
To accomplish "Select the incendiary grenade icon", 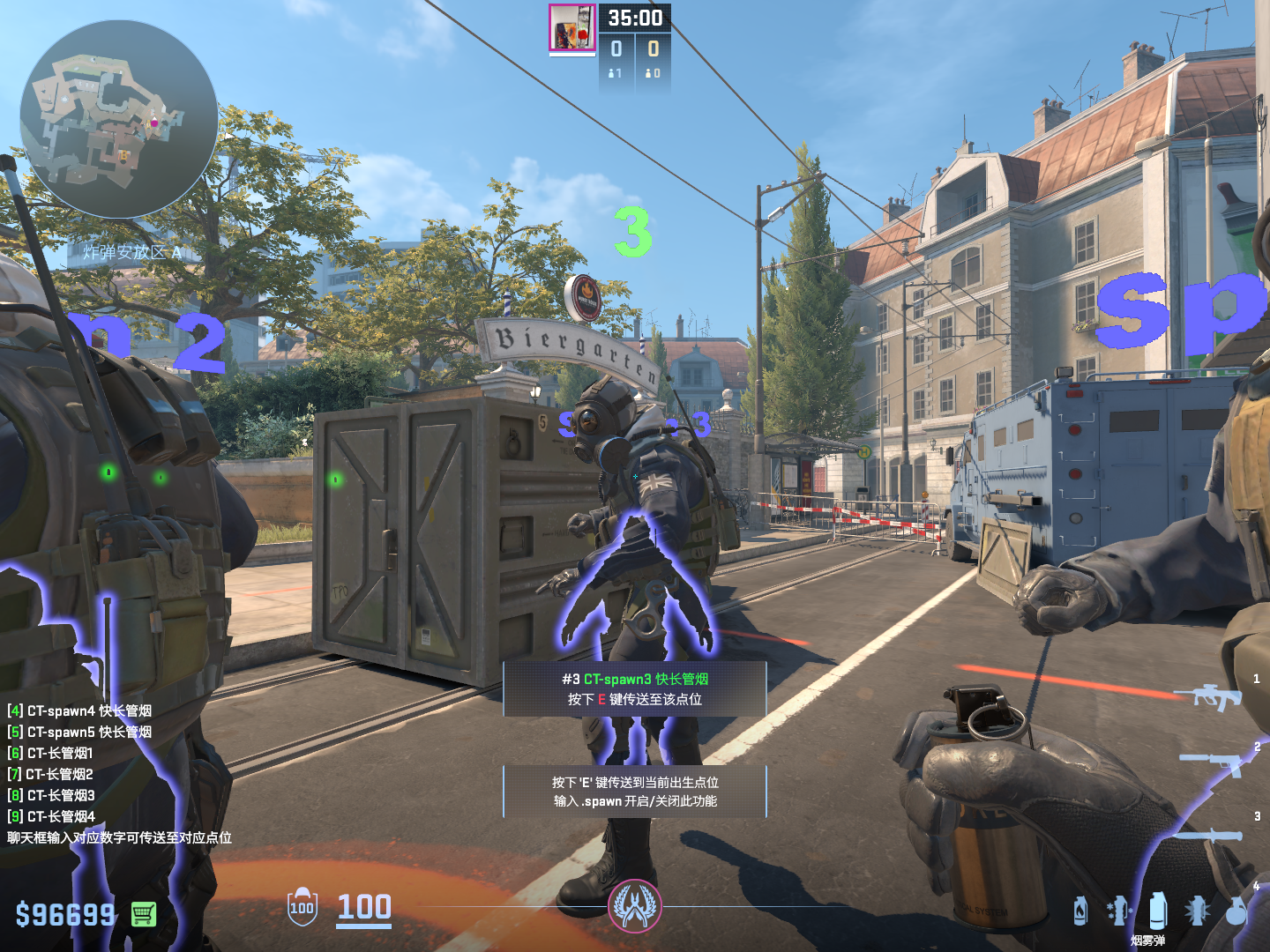I will coord(1080,911).
